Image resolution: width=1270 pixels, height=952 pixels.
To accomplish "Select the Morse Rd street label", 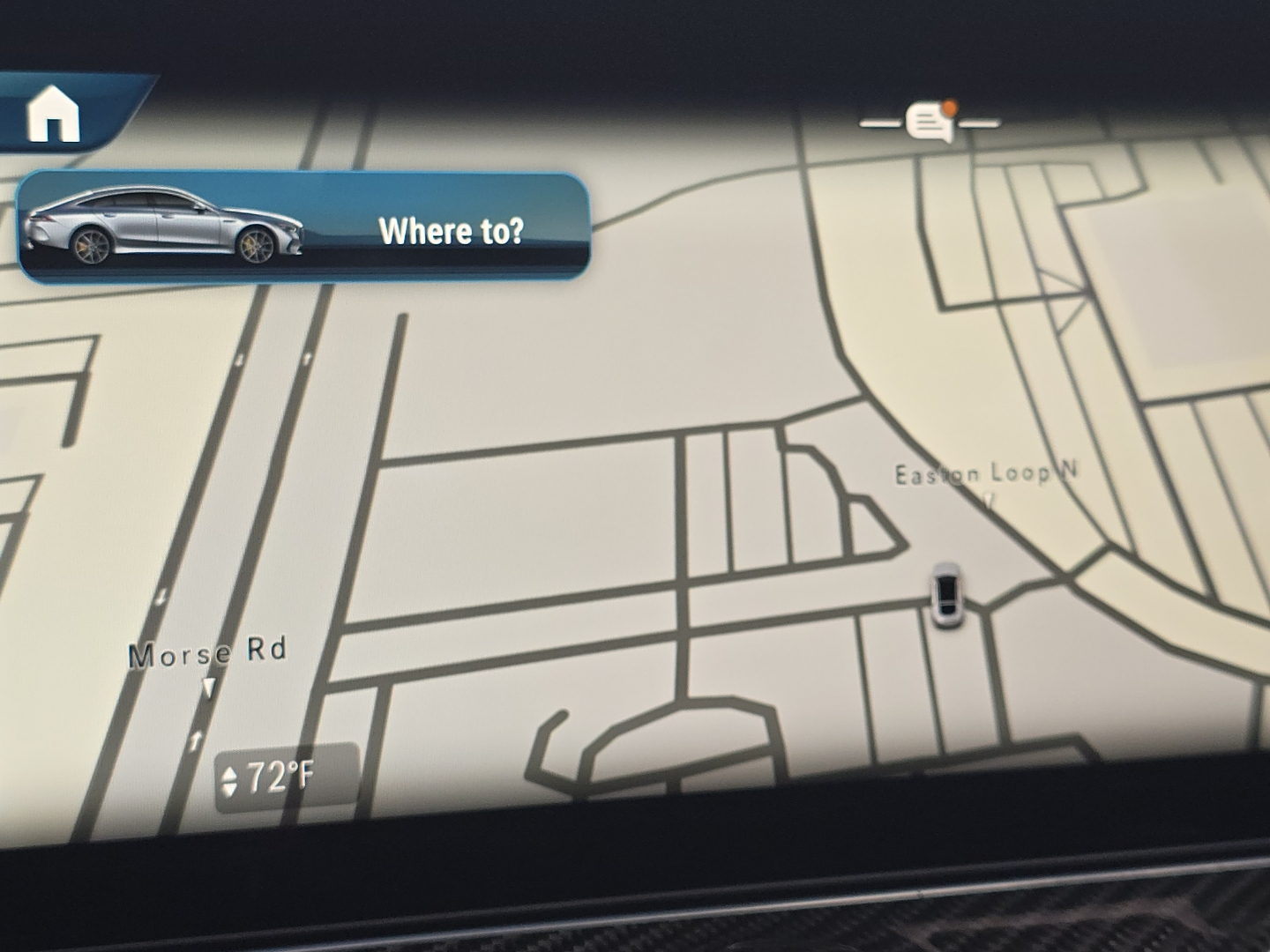I will tap(207, 652).
